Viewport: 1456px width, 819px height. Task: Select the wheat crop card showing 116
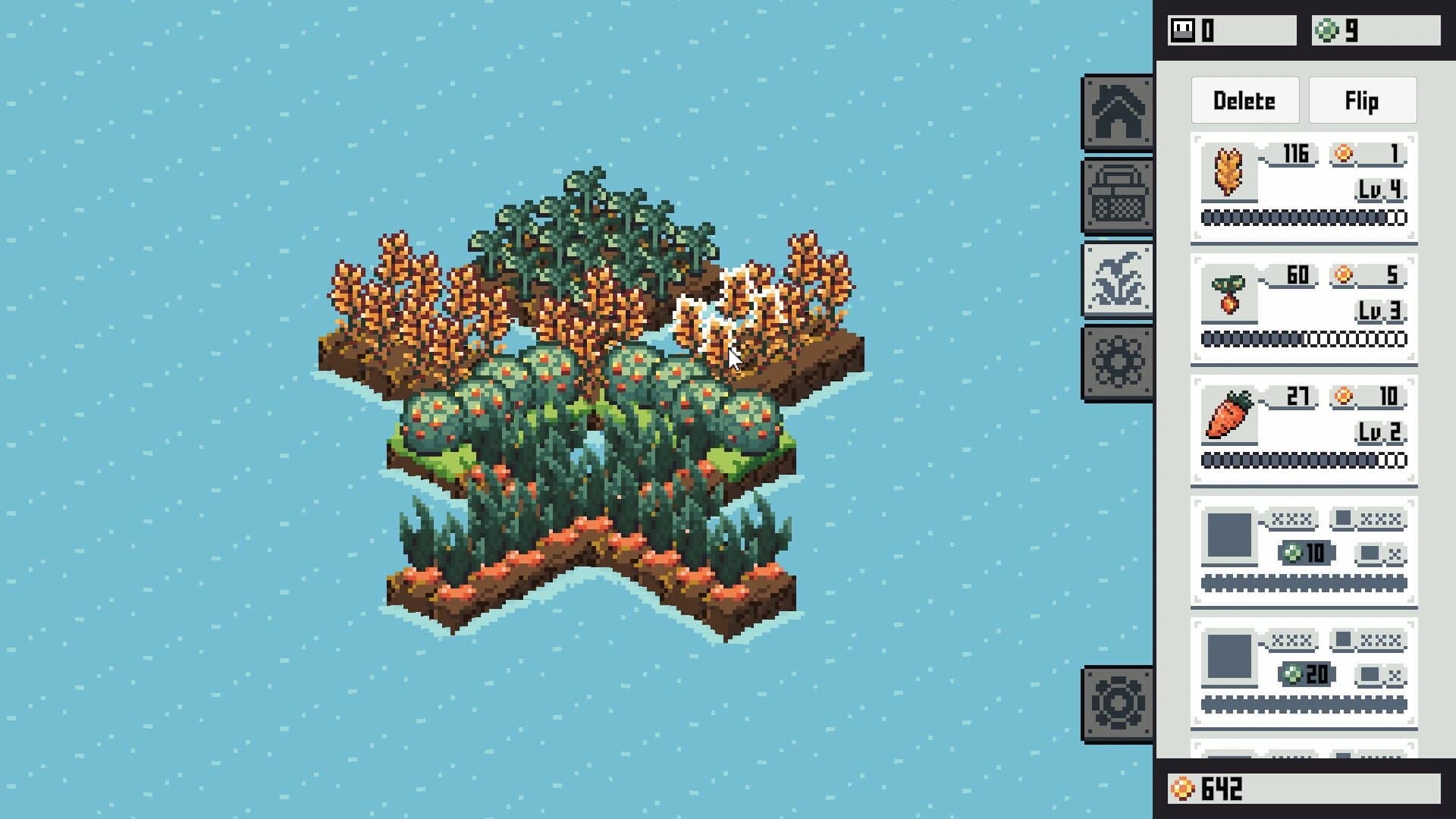[1304, 184]
